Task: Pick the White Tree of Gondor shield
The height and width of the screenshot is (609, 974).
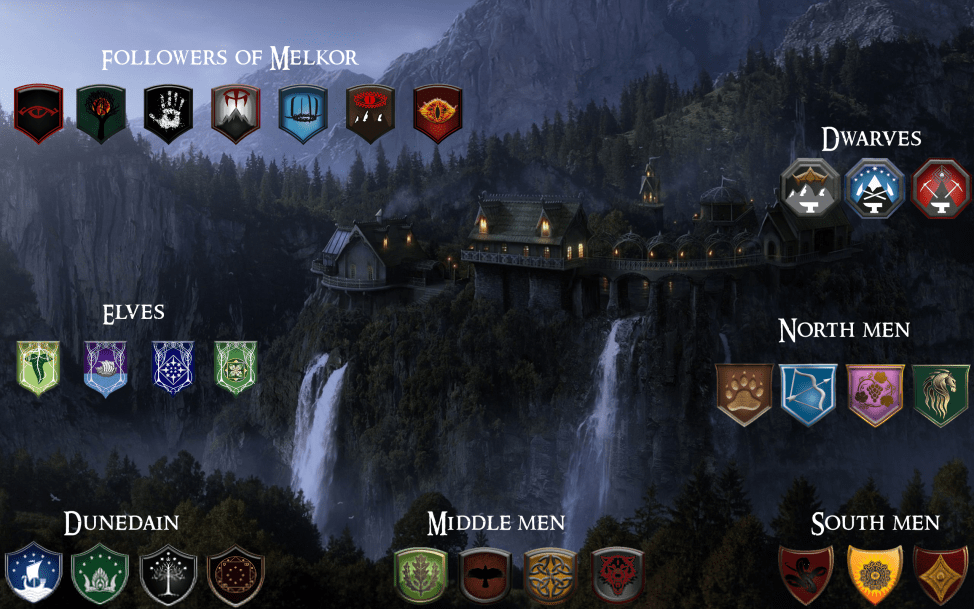Action: 167,575
